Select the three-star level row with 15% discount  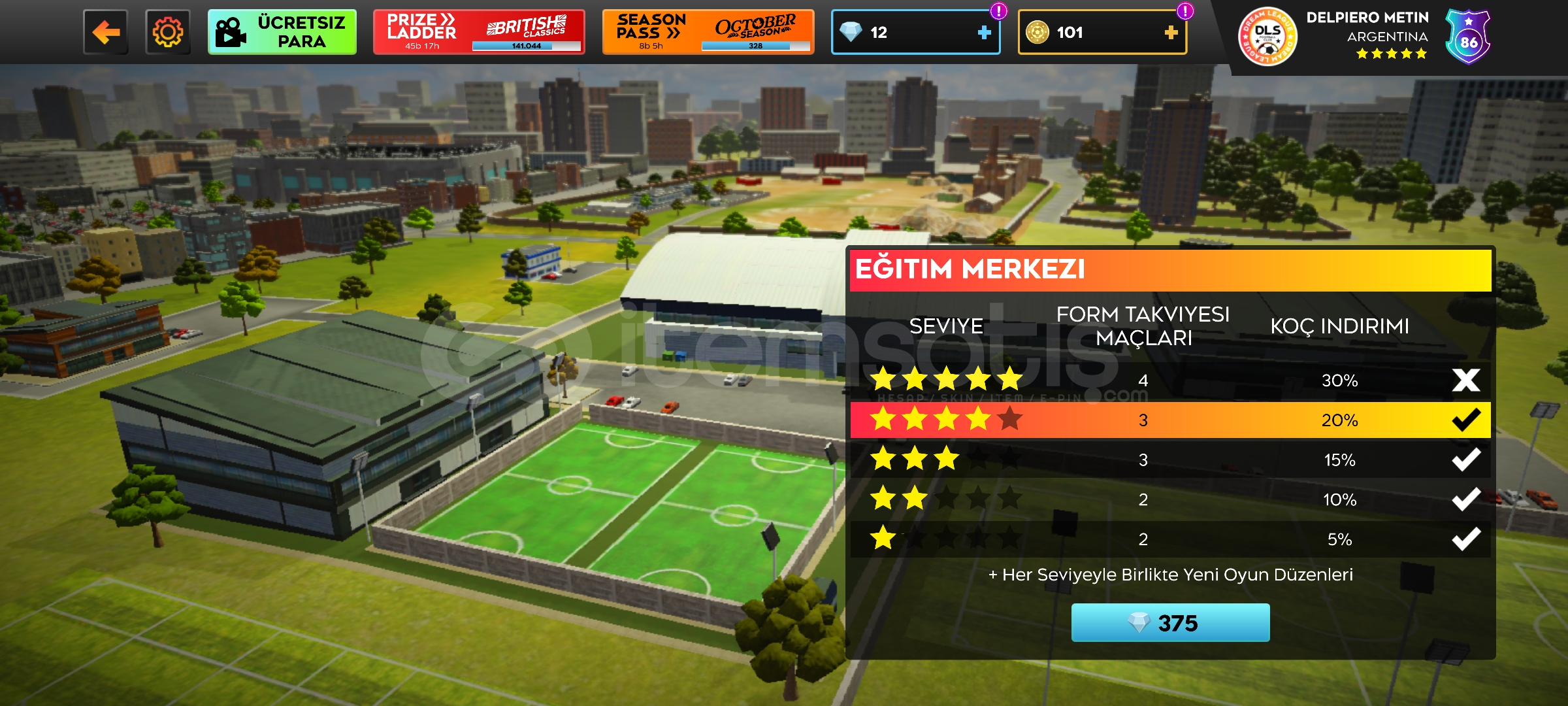click(x=1169, y=460)
